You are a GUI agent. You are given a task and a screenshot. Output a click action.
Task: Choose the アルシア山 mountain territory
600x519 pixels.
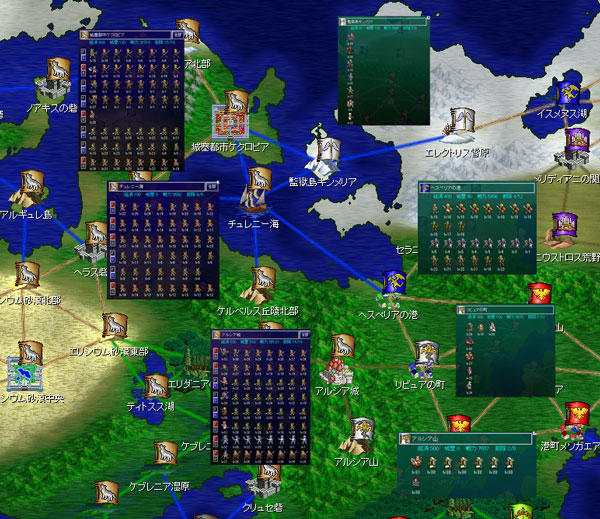[x=360, y=436]
